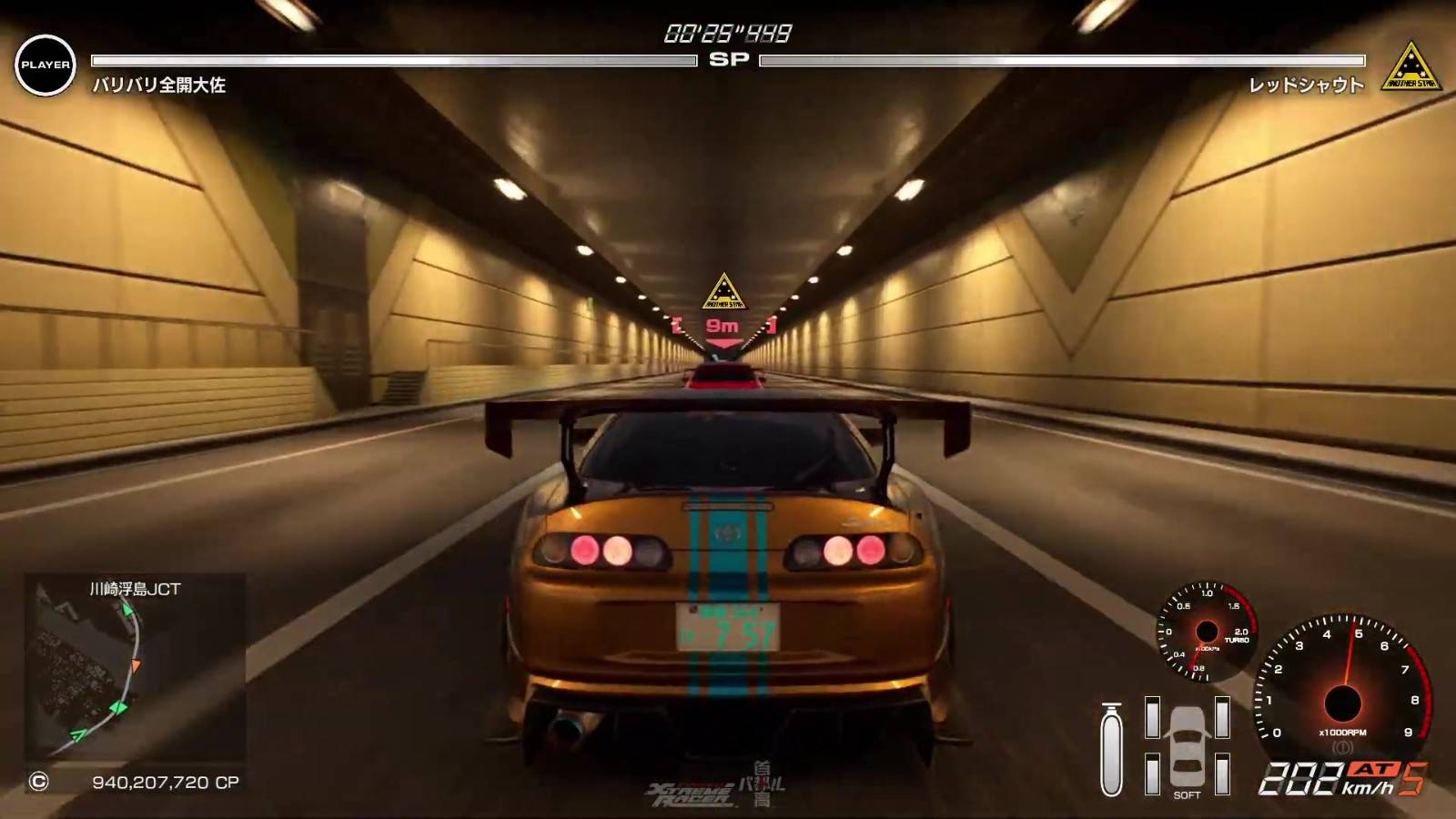Click the RPM tachometer dial
This screenshot has height=819, width=1456.
(1342, 690)
